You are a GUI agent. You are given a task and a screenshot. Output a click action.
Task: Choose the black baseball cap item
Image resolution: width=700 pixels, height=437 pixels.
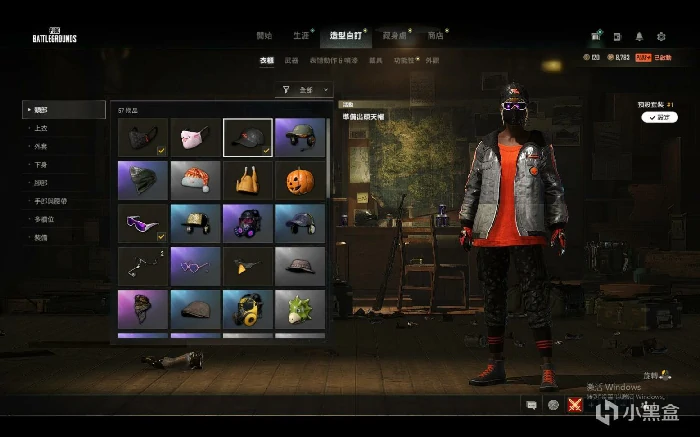[x=248, y=138]
